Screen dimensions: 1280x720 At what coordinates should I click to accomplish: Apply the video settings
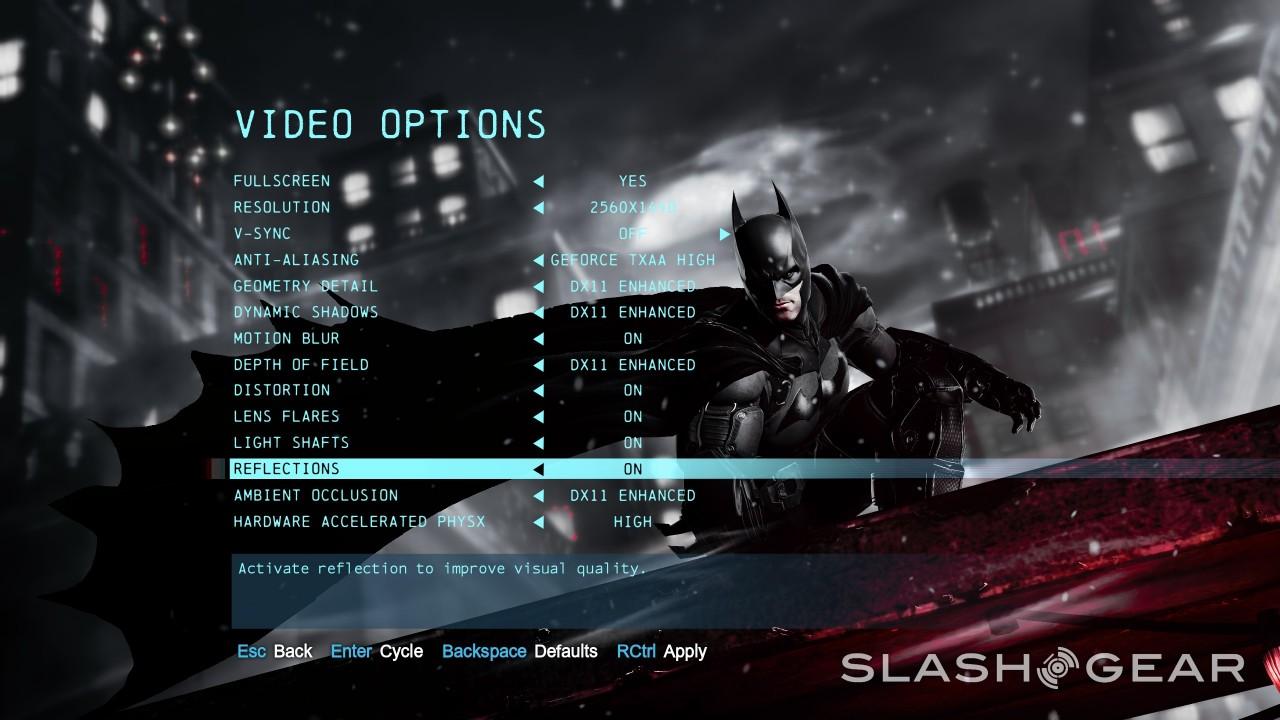click(x=685, y=651)
